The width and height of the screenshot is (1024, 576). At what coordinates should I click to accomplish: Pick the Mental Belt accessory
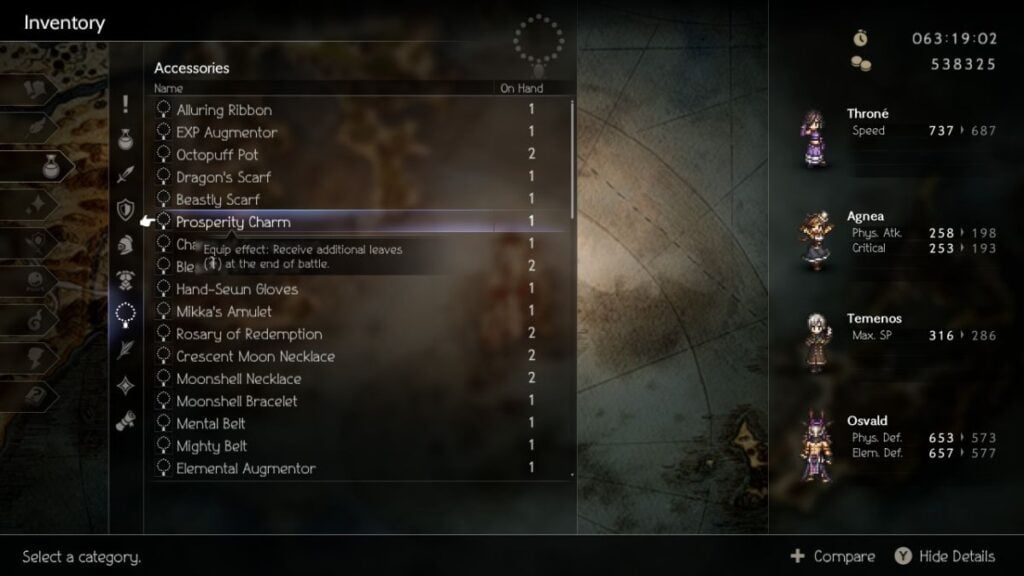coord(211,424)
